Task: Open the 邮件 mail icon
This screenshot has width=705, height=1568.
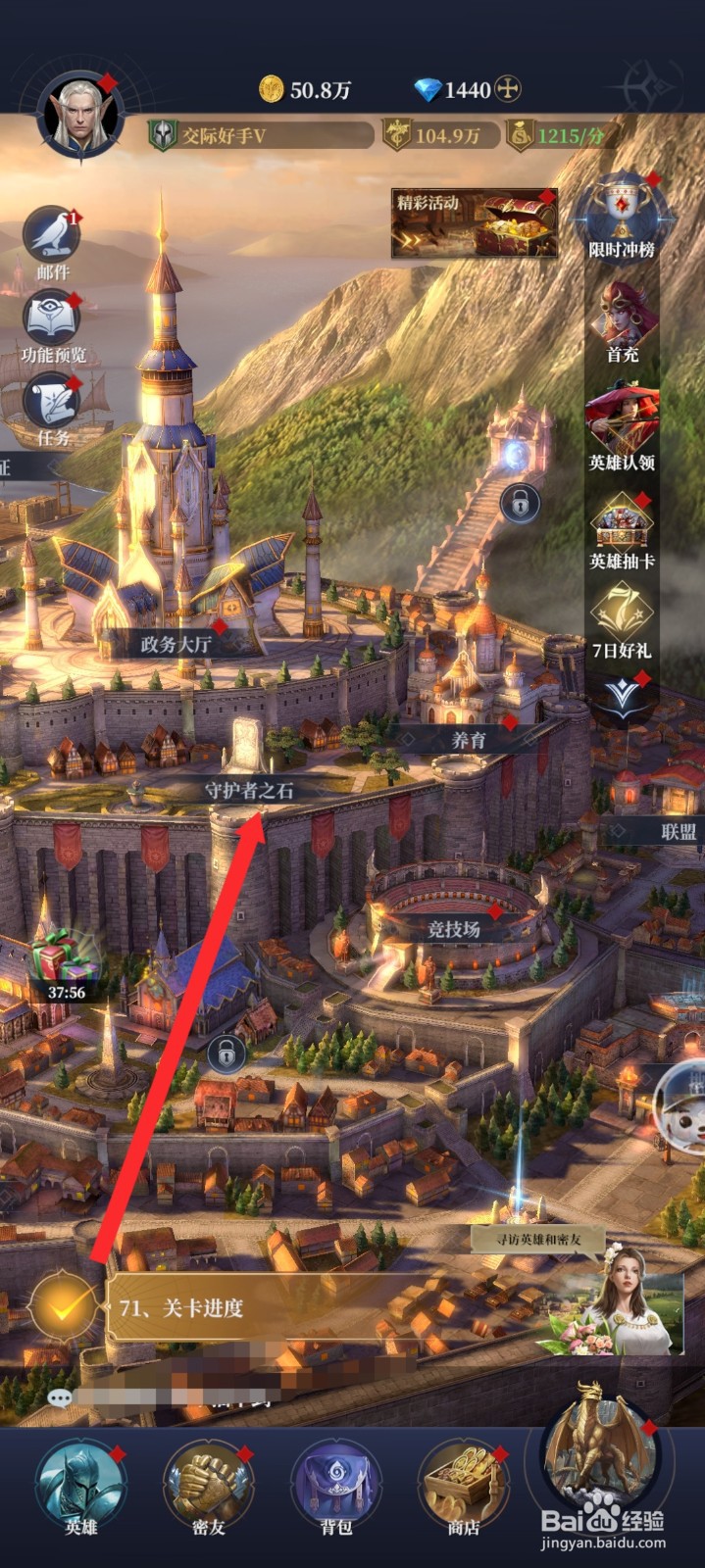Action: [x=53, y=238]
